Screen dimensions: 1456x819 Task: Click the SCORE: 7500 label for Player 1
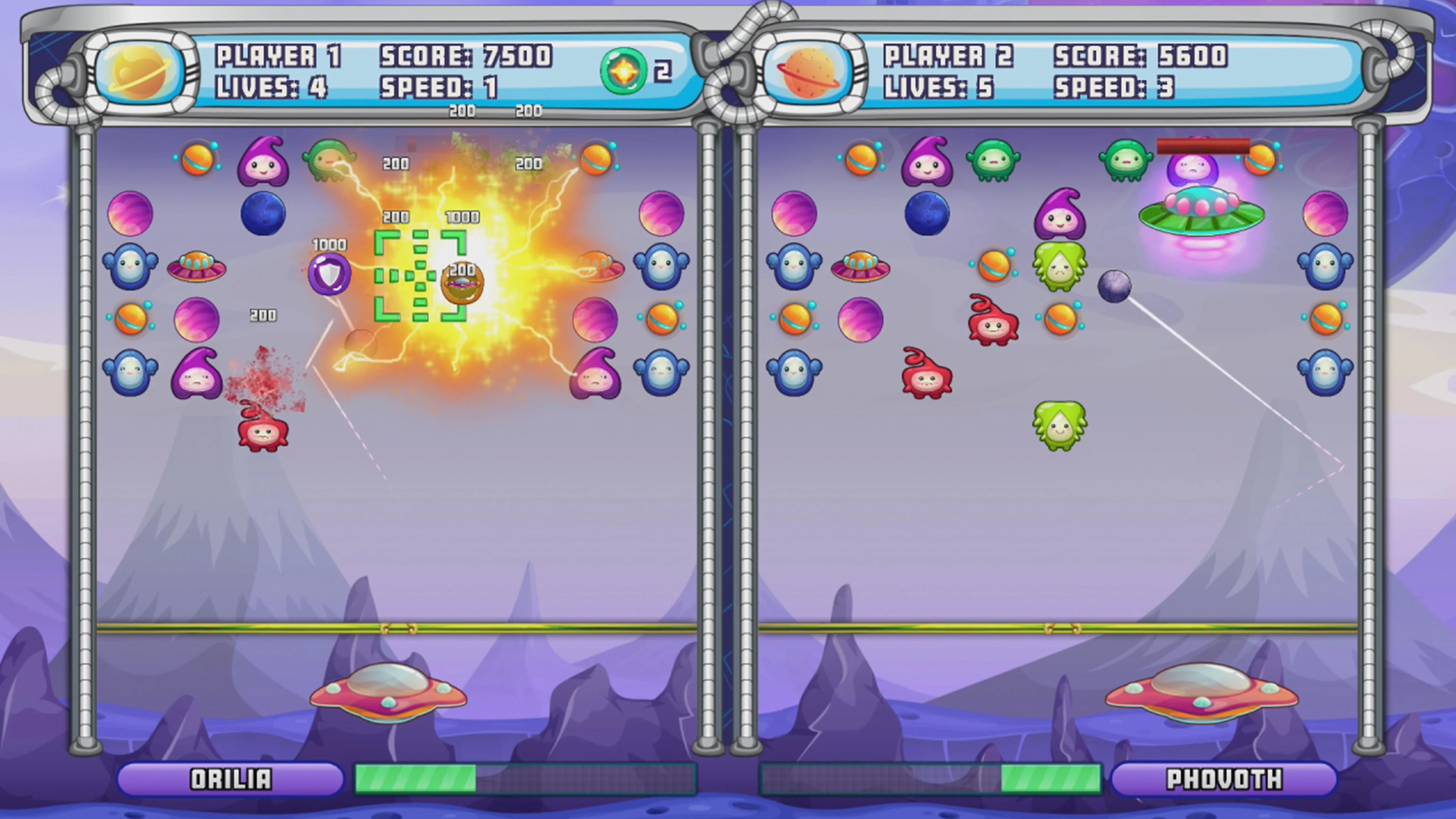click(x=466, y=56)
